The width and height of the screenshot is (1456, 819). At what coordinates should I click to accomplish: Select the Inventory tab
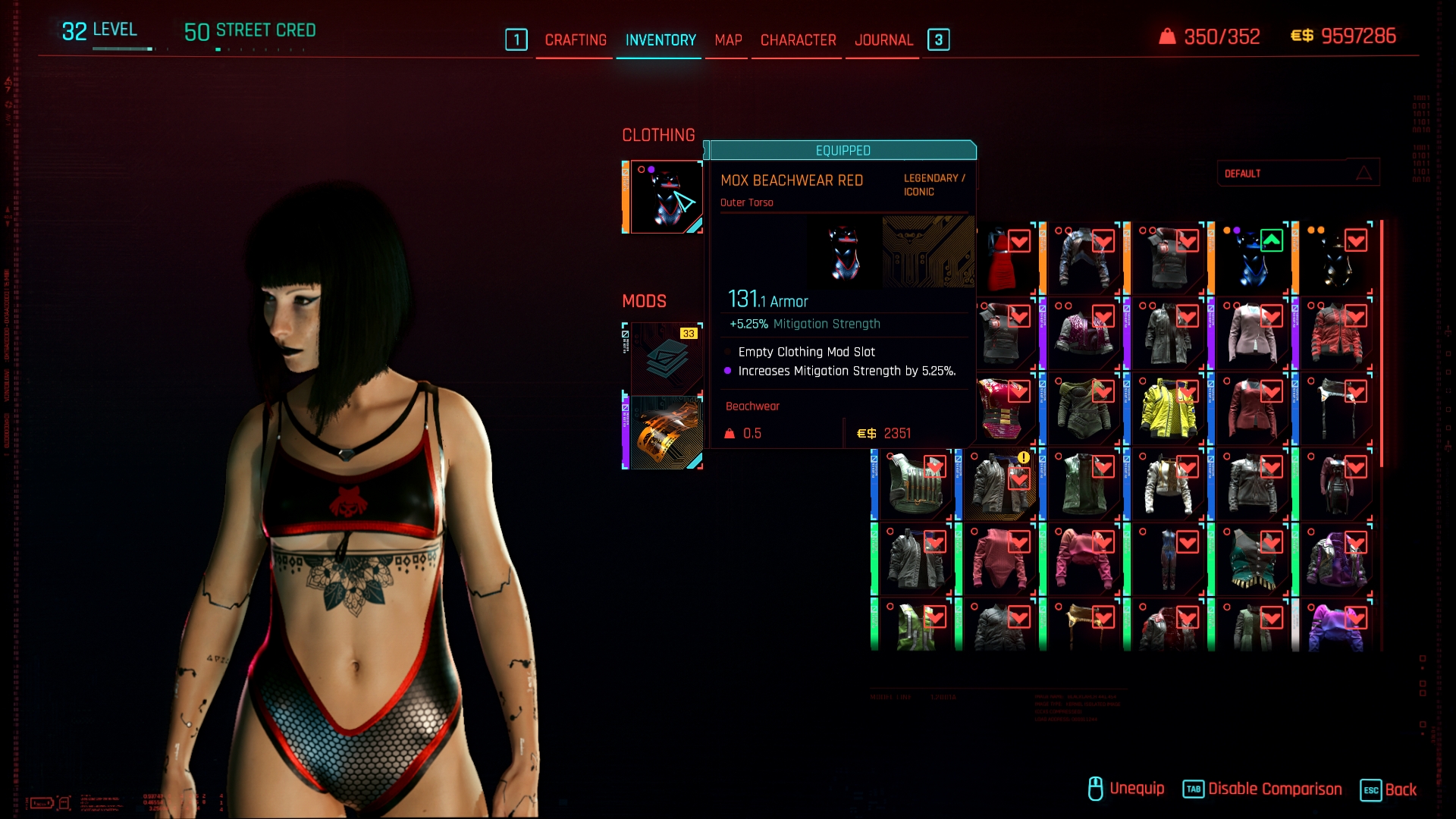click(x=661, y=40)
